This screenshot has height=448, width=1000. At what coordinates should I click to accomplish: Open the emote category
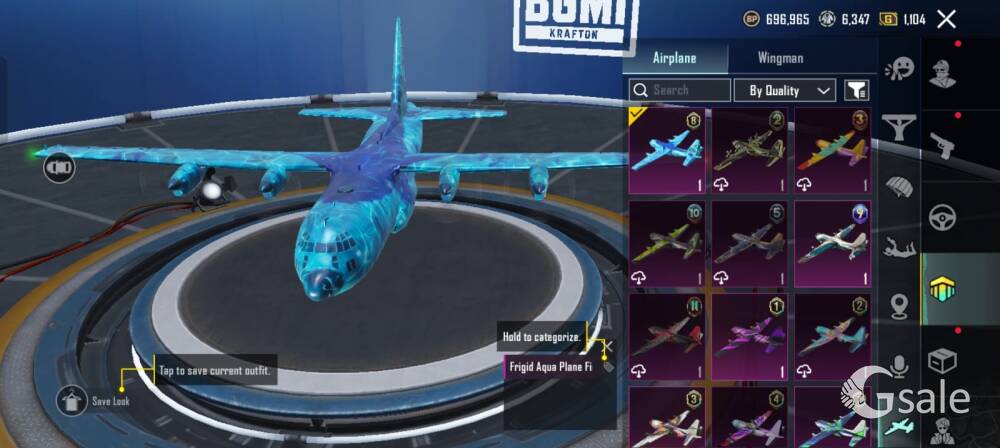900,68
